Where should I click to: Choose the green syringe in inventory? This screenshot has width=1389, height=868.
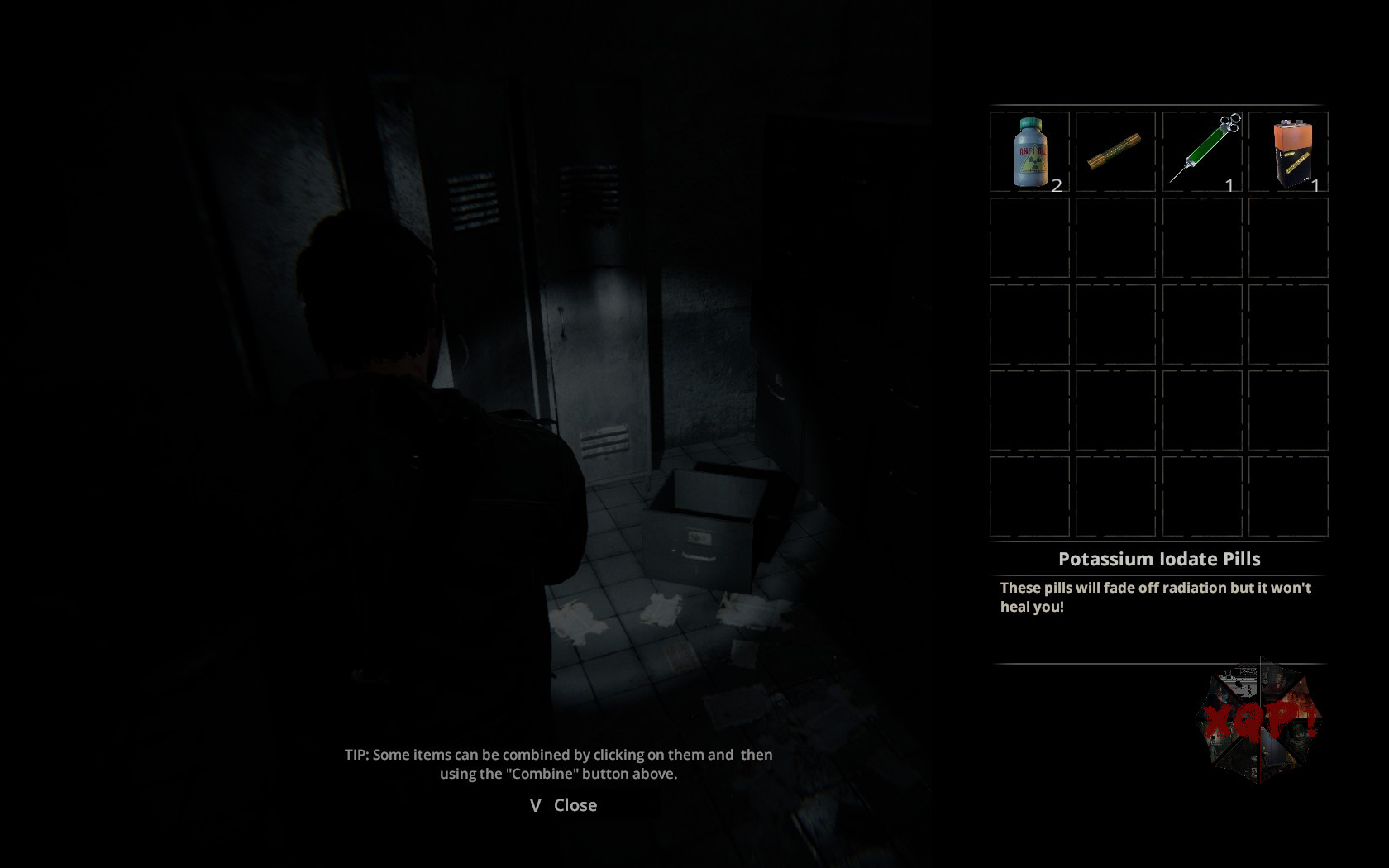(x=1202, y=150)
